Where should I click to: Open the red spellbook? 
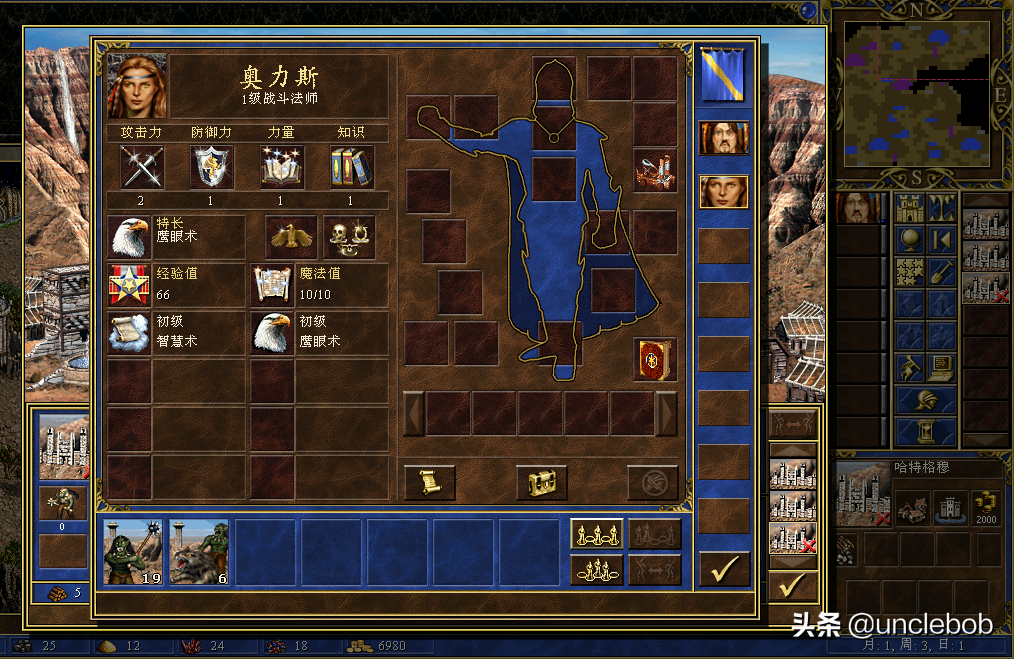655,360
